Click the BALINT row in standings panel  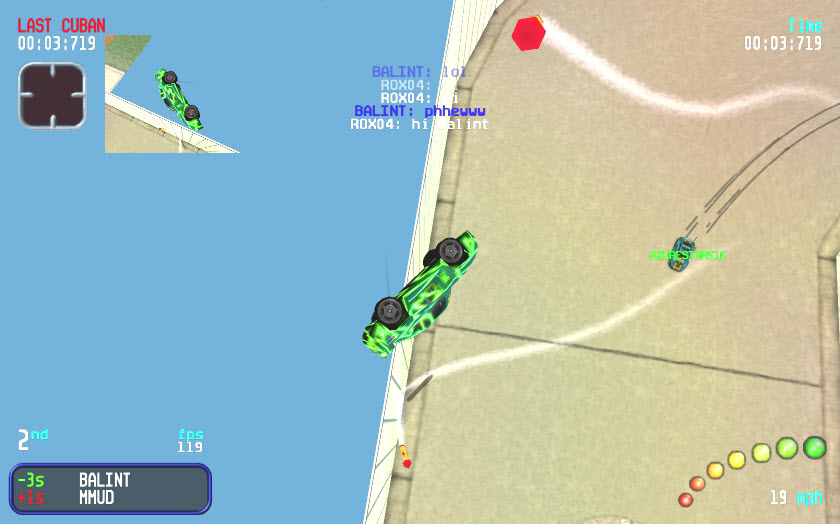coord(110,480)
